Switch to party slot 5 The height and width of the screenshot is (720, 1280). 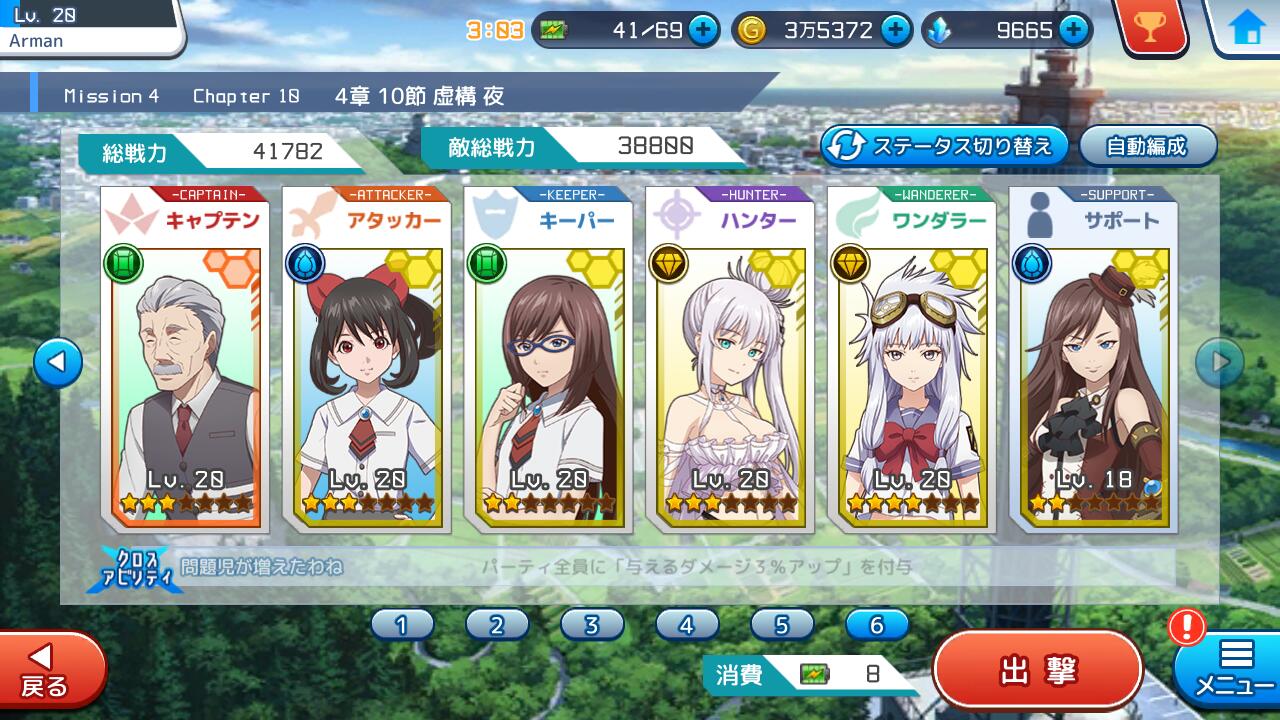click(782, 625)
